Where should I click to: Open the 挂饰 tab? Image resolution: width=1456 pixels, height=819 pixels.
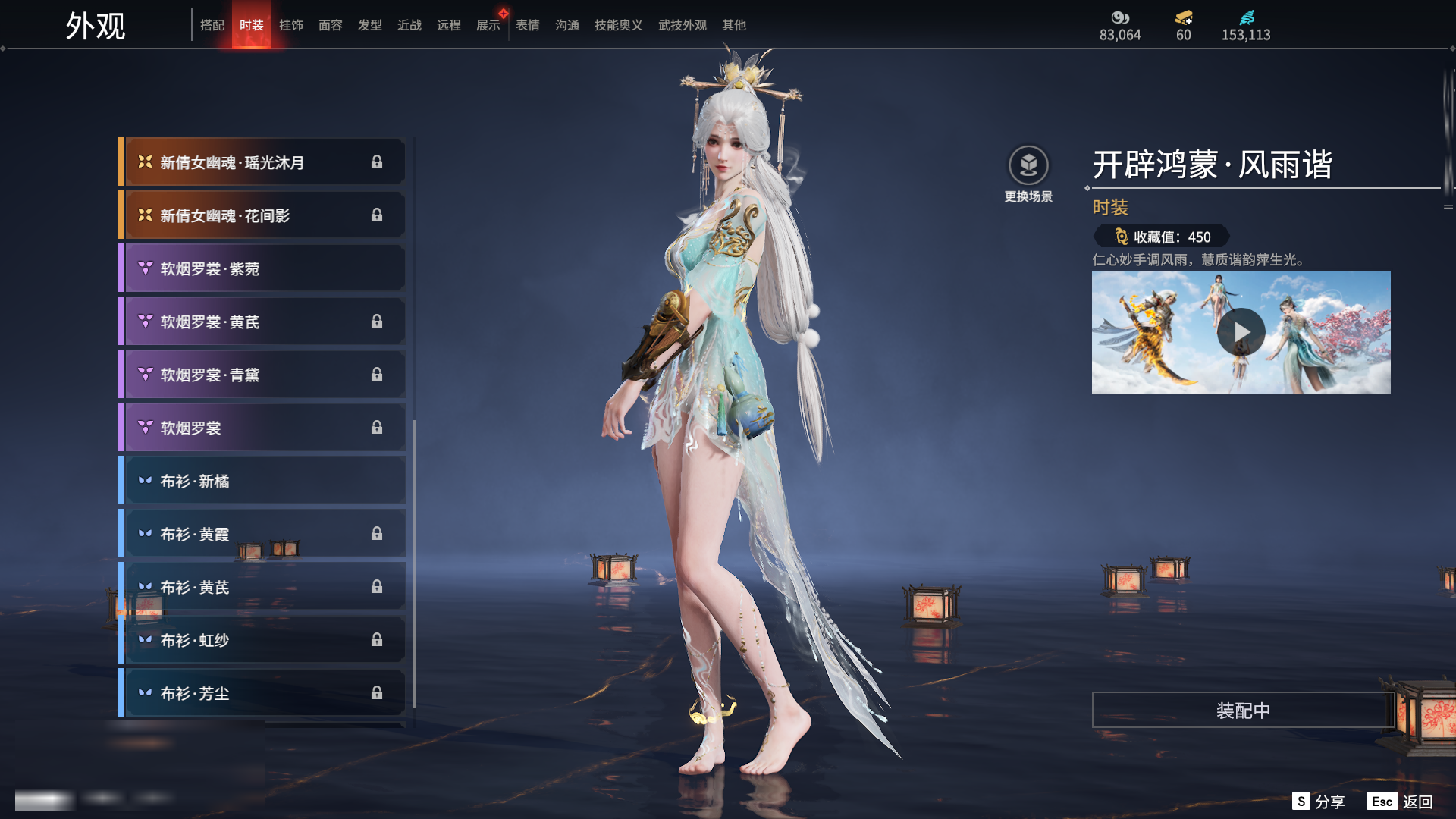click(291, 25)
